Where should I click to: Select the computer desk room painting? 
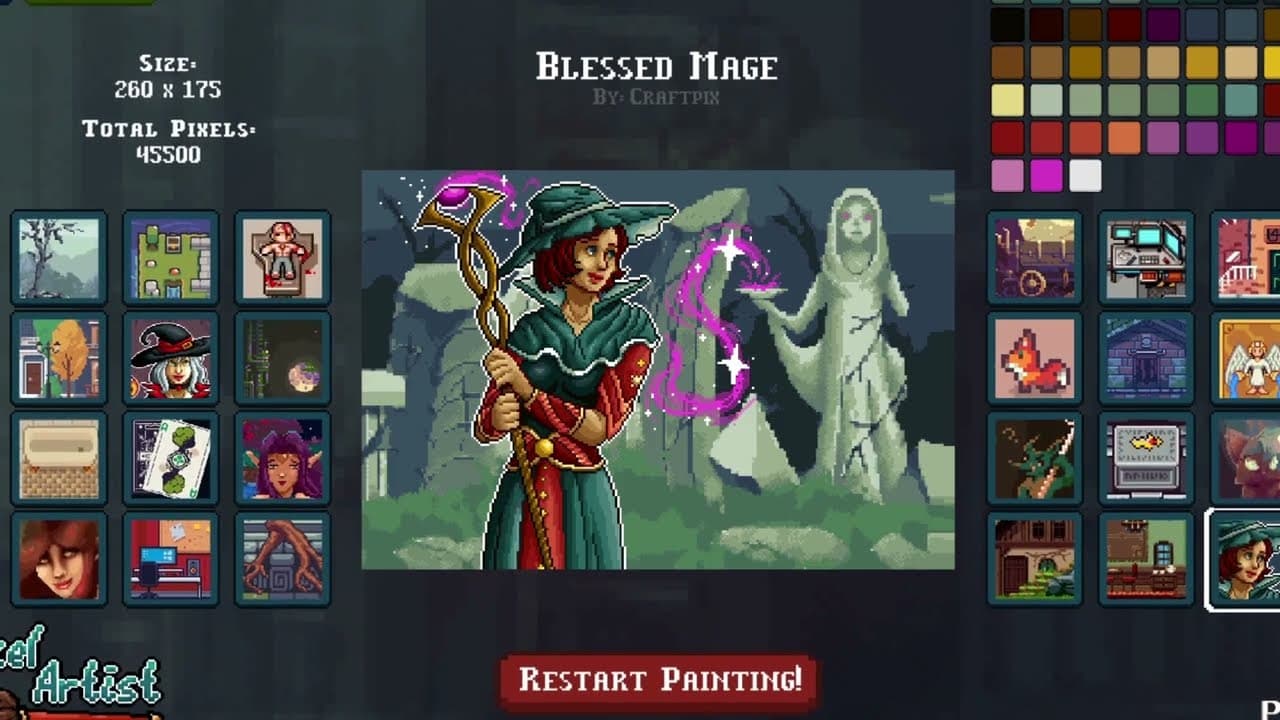tap(170, 560)
